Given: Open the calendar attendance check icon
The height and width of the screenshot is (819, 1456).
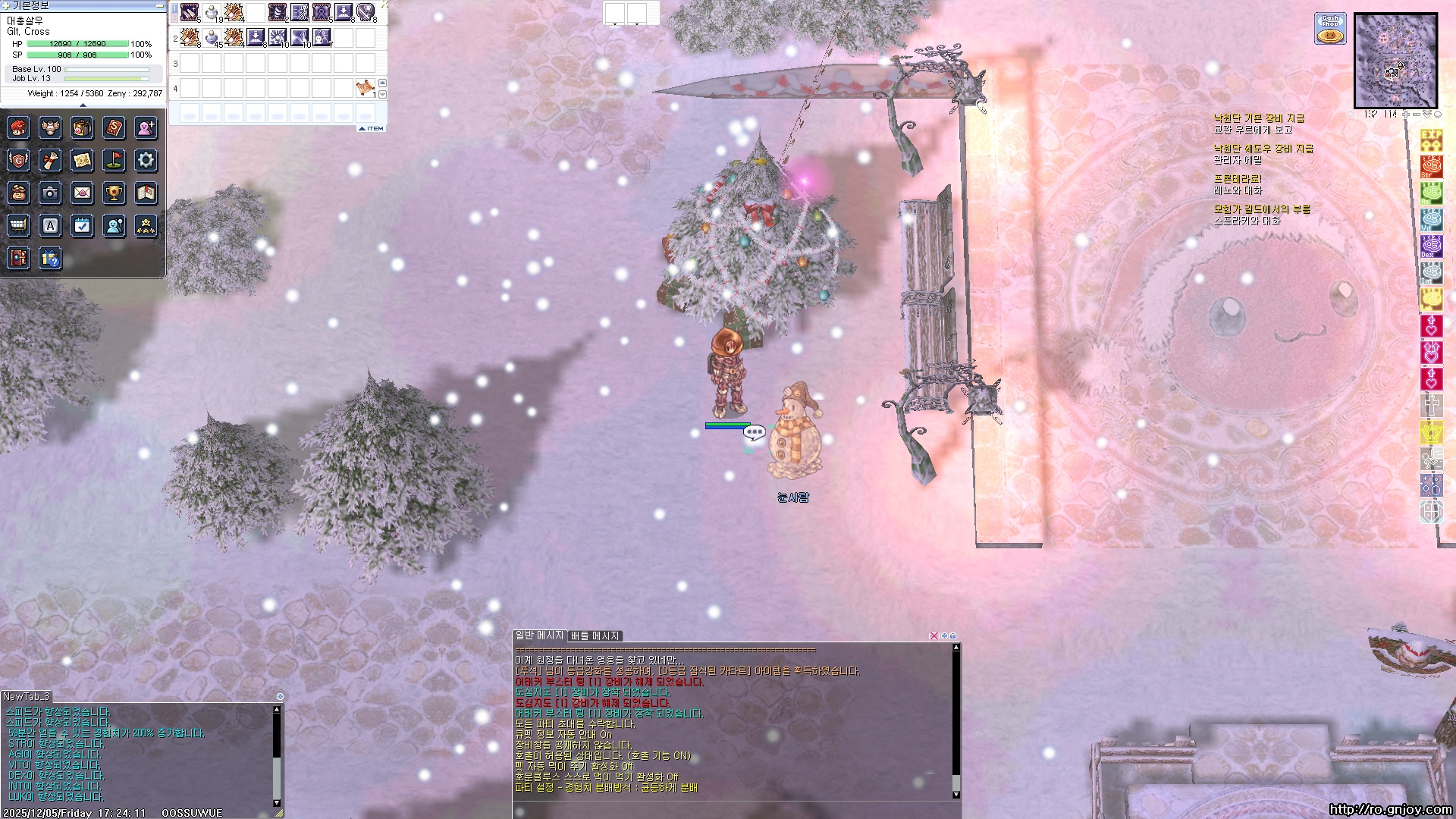Looking at the screenshot, I should tap(82, 225).
